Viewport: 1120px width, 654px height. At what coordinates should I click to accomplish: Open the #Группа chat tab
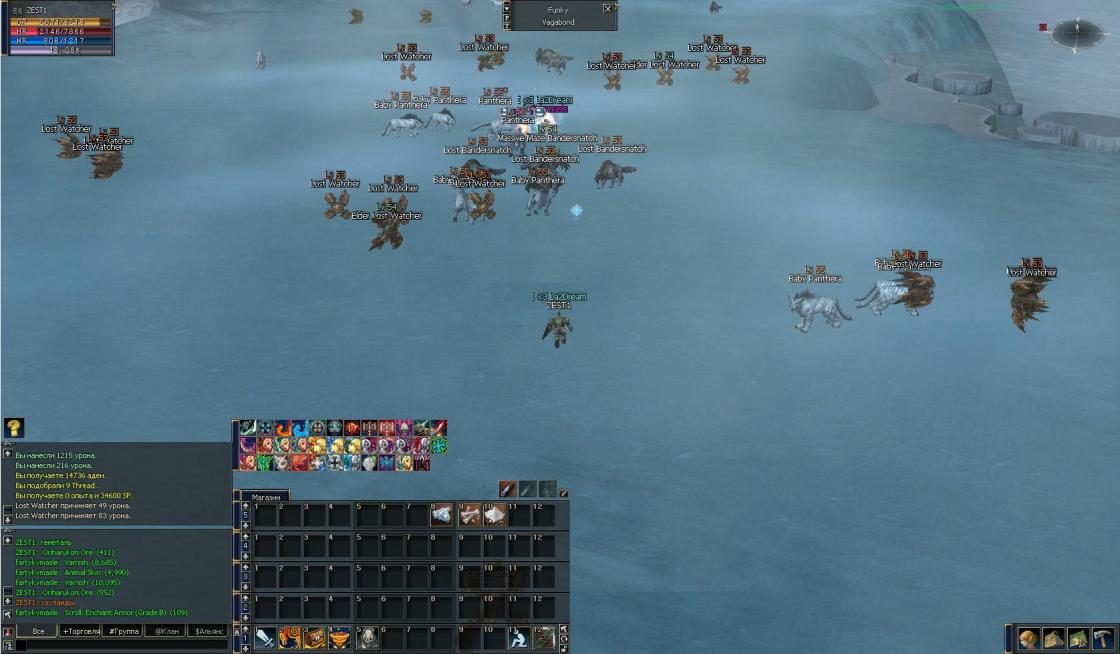point(122,631)
